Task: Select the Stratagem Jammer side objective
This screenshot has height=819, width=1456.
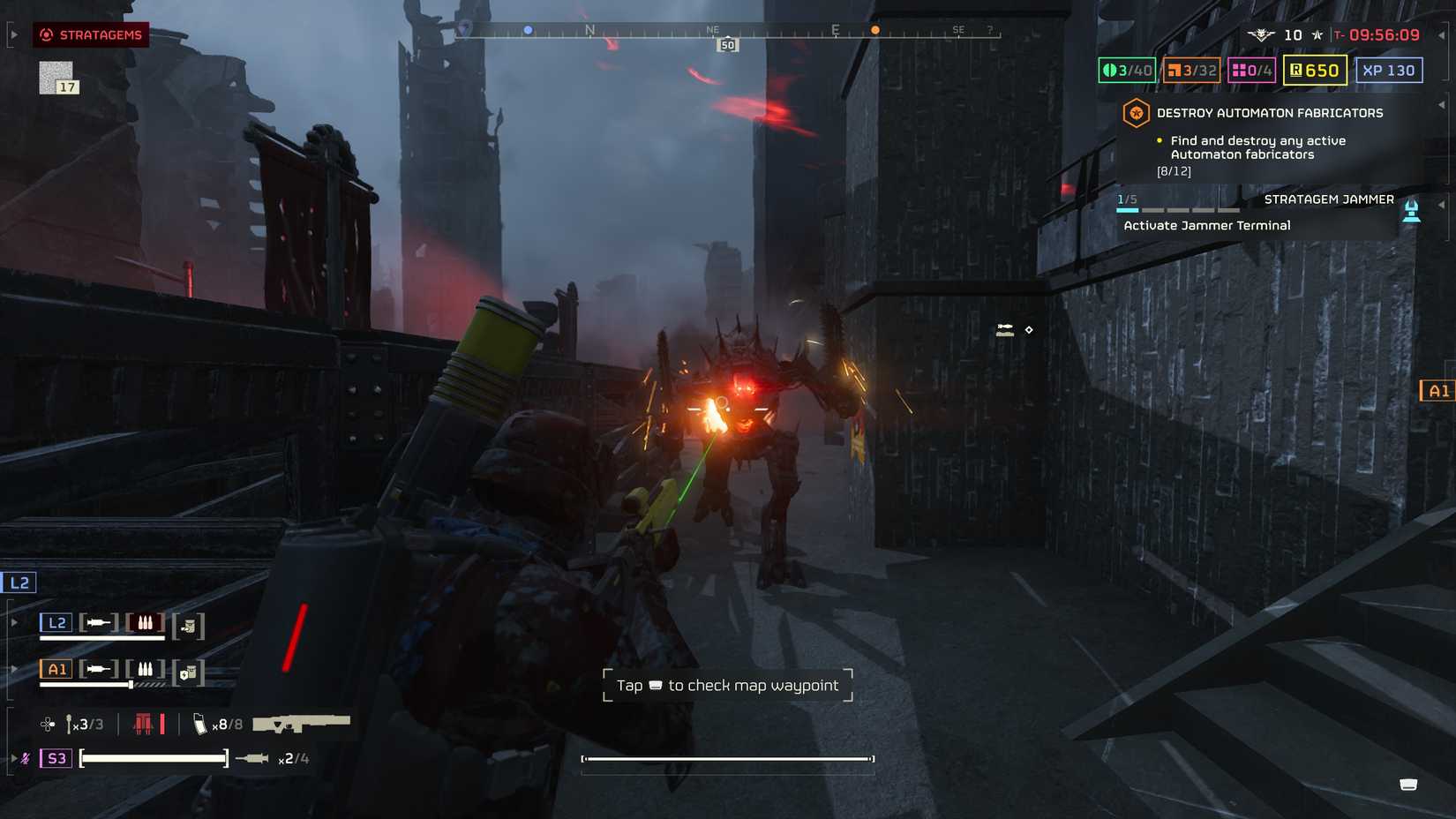Action: 1328,199
